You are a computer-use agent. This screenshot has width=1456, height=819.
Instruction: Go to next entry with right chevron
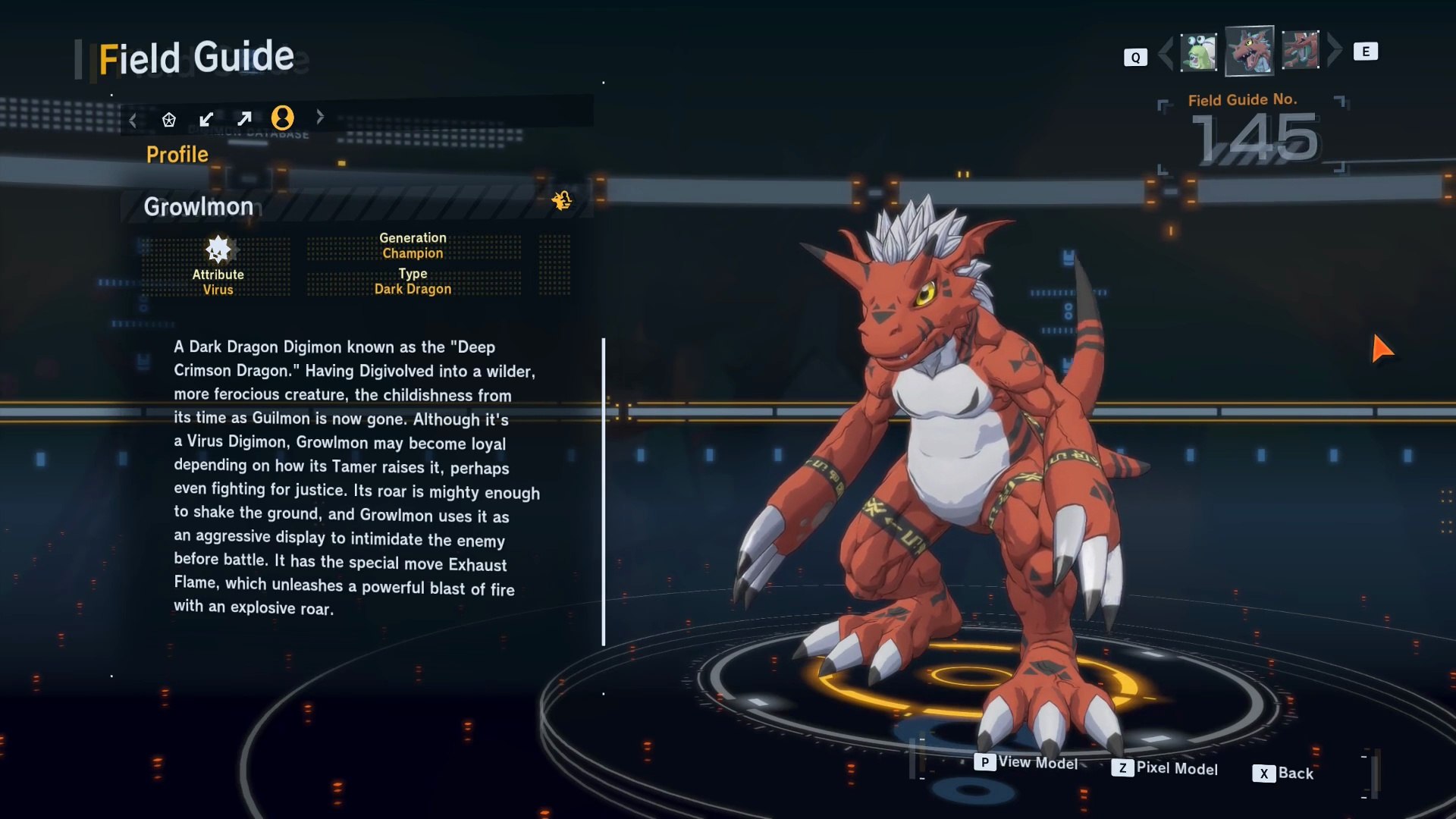pyautogui.click(x=1335, y=50)
